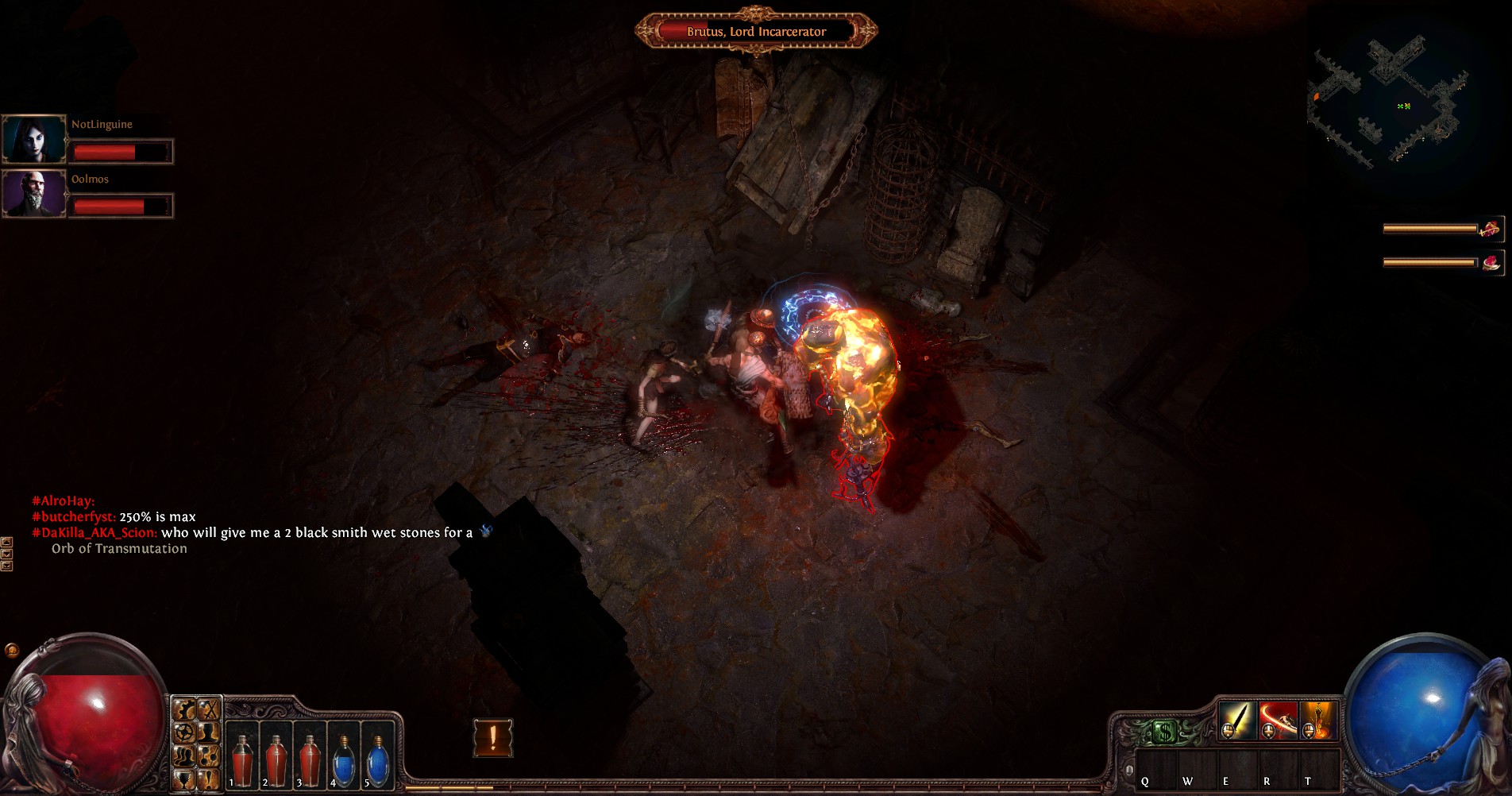1512x796 pixels.
Task: Open the trophy goblet achievements button
Action: (184, 779)
